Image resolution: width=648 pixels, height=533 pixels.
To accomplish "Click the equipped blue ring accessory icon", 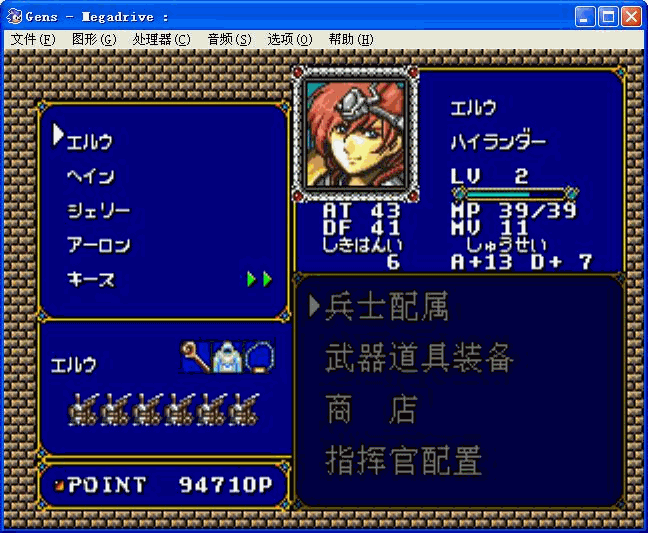I will point(260,357).
